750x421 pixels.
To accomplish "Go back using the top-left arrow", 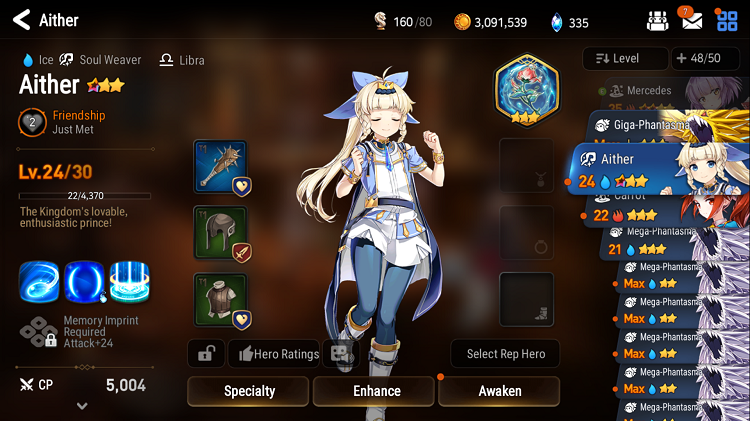I will pos(19,20).
